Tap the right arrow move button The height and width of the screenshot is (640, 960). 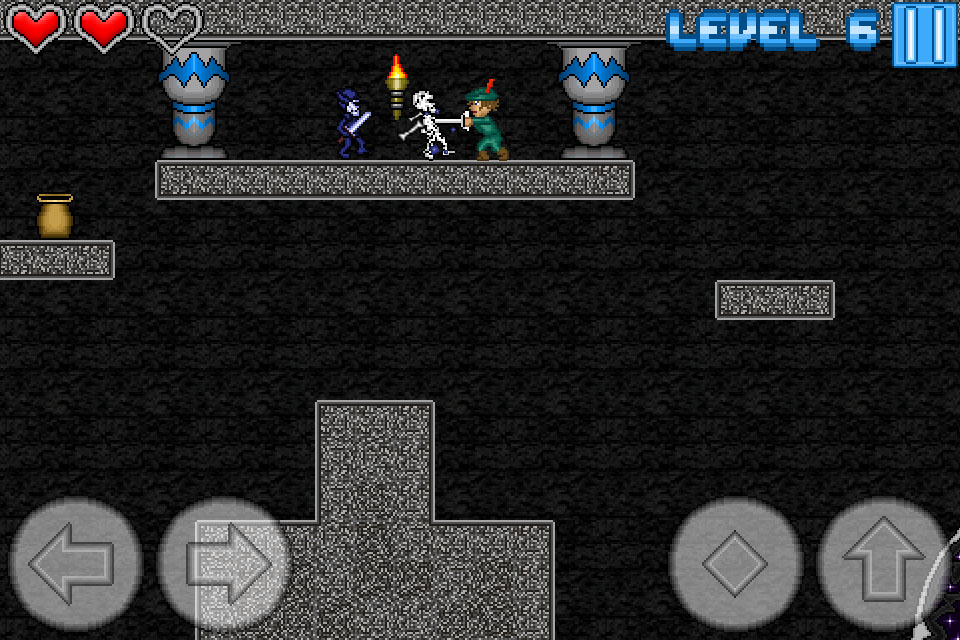click(x=224, y=564)
